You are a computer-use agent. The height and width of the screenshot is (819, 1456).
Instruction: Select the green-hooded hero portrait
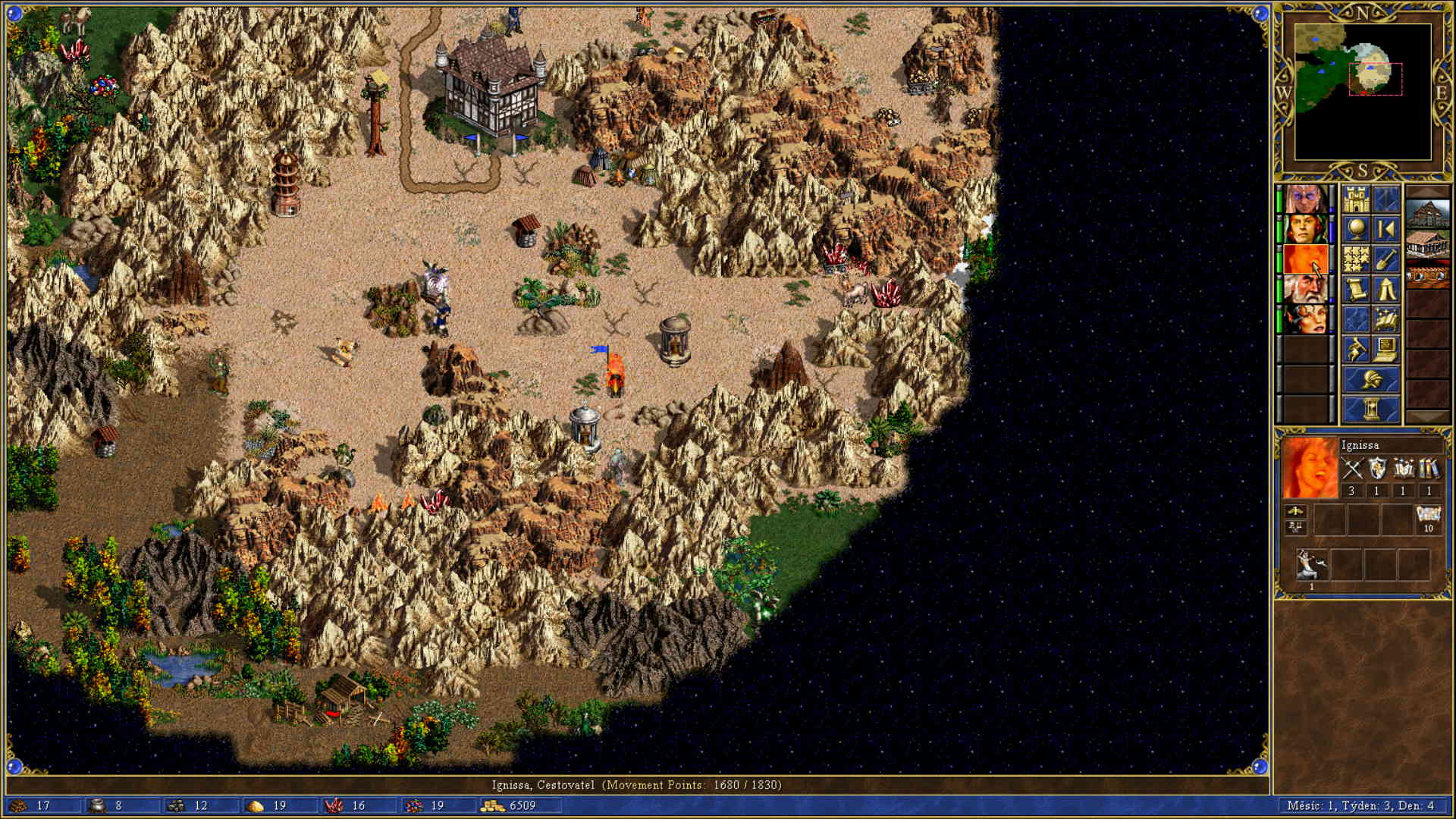point(1305,230)
